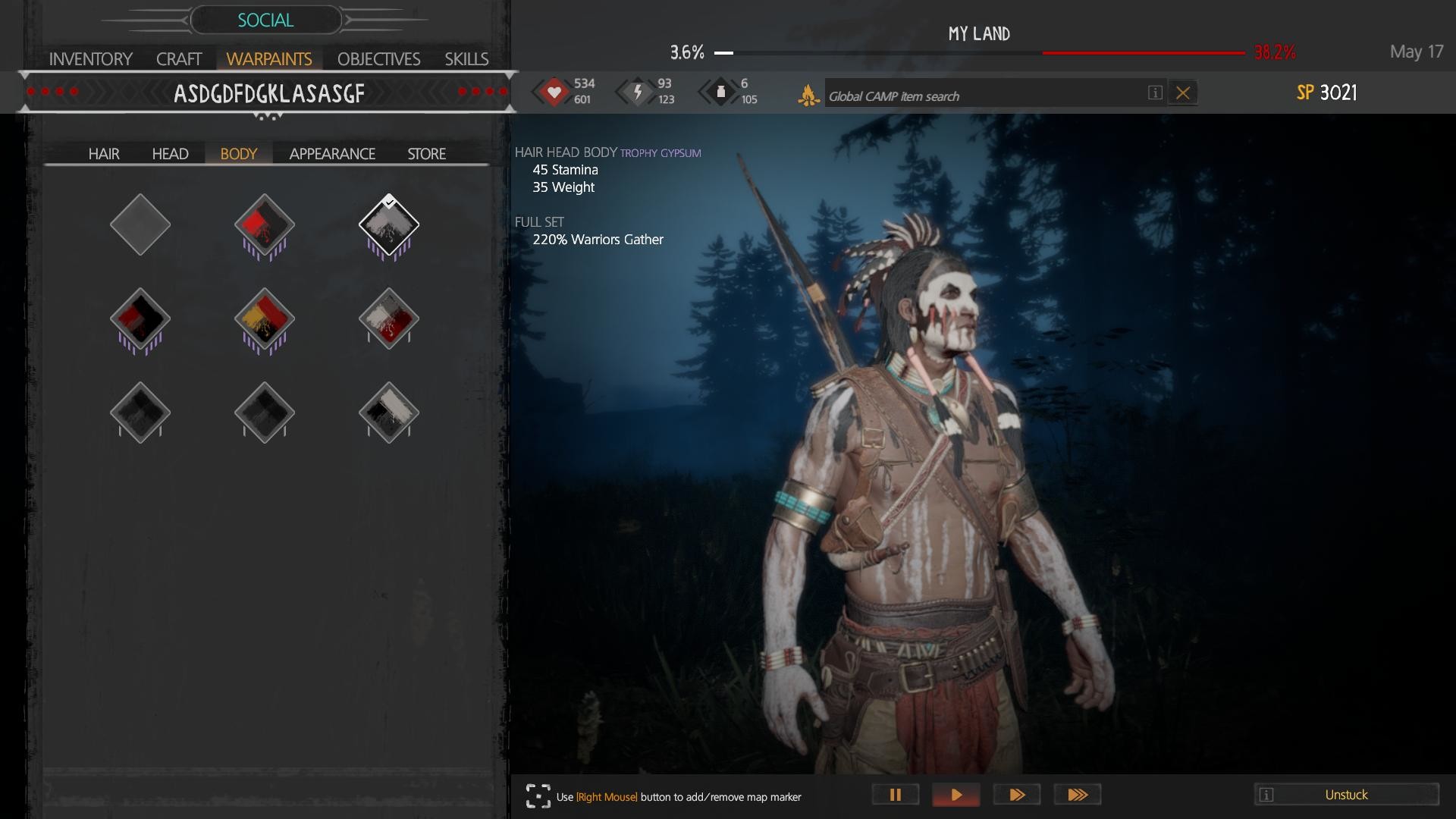Click the water flask stat icon
This screenshot has width=1456, height=819.
(x=720, y=91)
